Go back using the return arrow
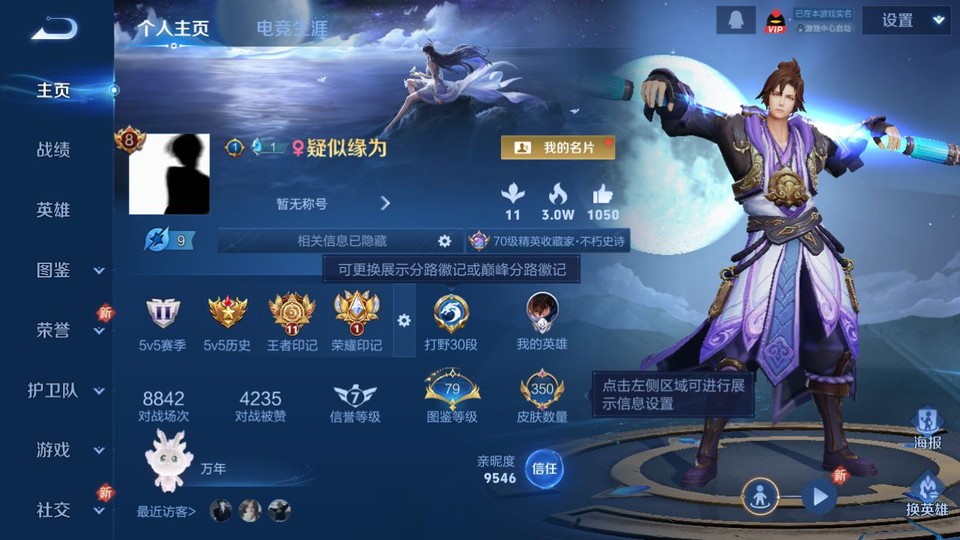Viewport: 960px width, 540px height. click(x=54, y=28)
